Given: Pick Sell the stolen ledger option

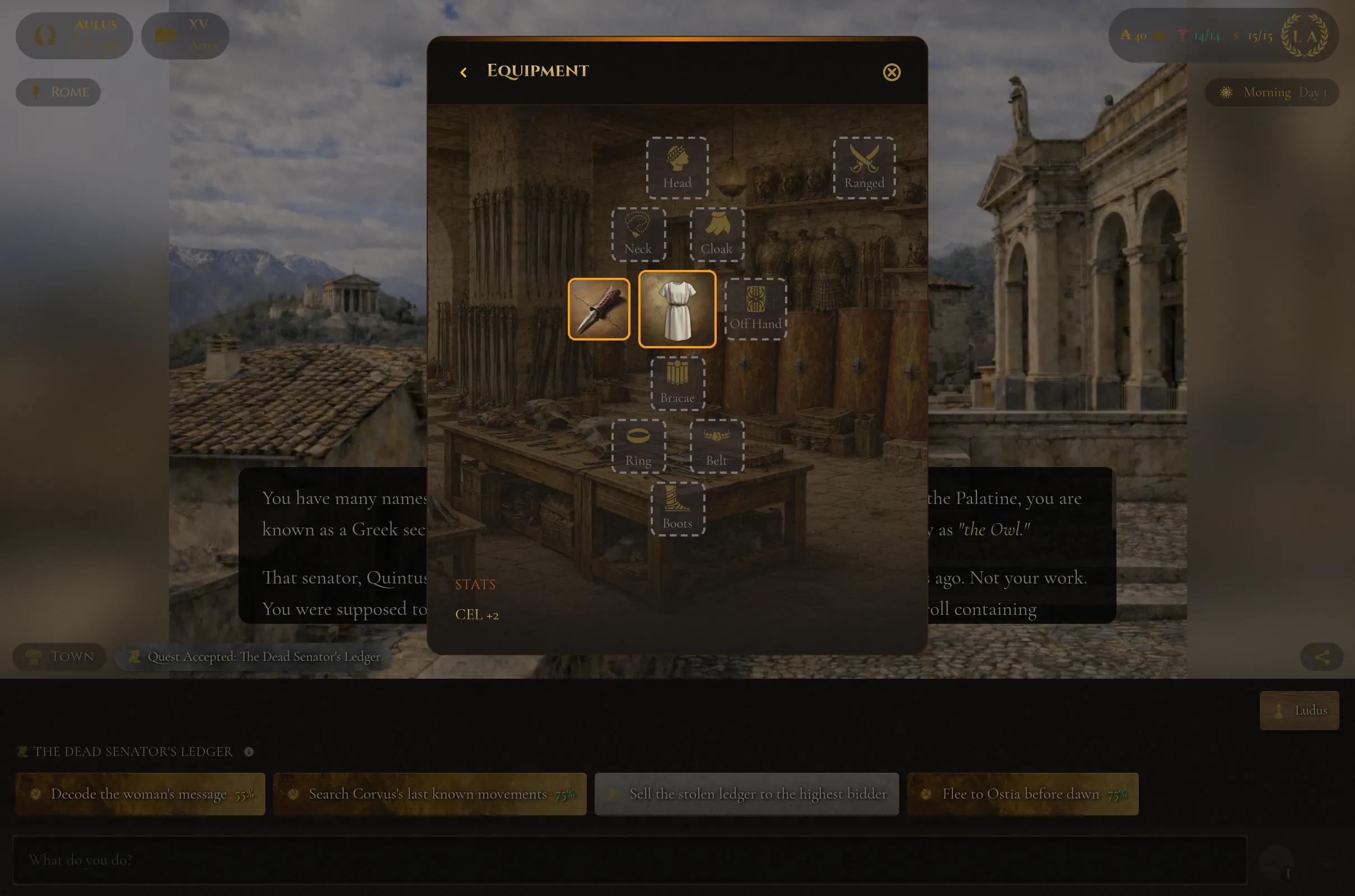Looking at the screenshot, I should pyautogui.click(x=746, y=794).
